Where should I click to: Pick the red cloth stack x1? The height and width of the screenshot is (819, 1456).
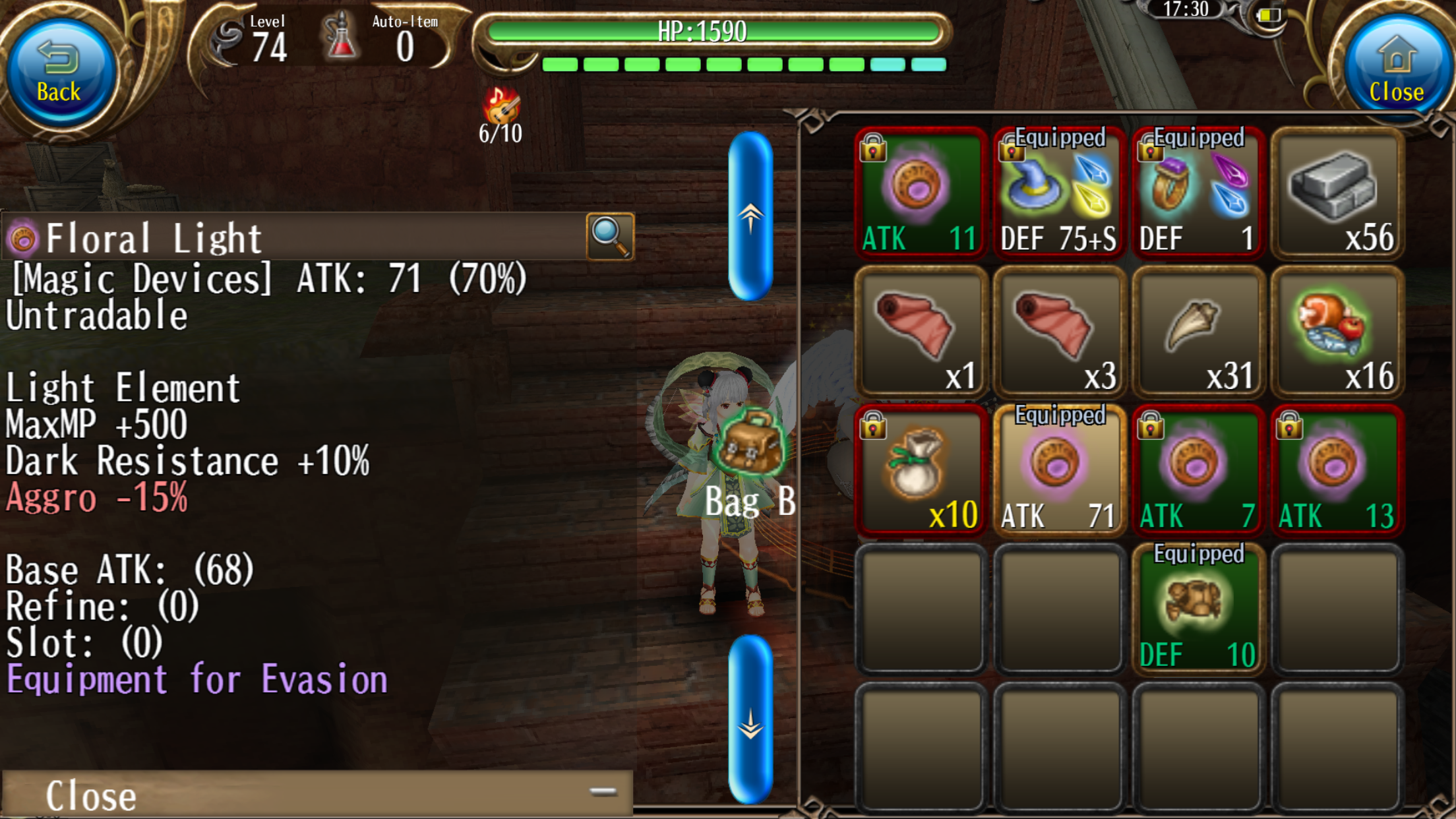921,332
